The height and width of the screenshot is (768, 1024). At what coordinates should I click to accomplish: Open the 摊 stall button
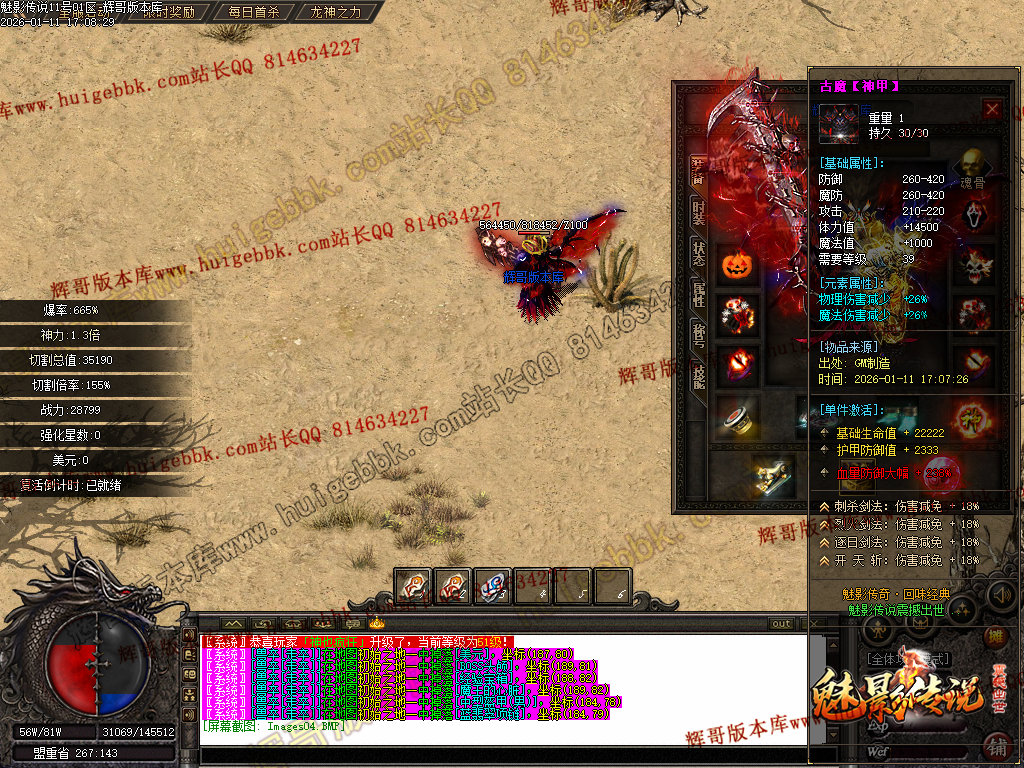(996, 637)
